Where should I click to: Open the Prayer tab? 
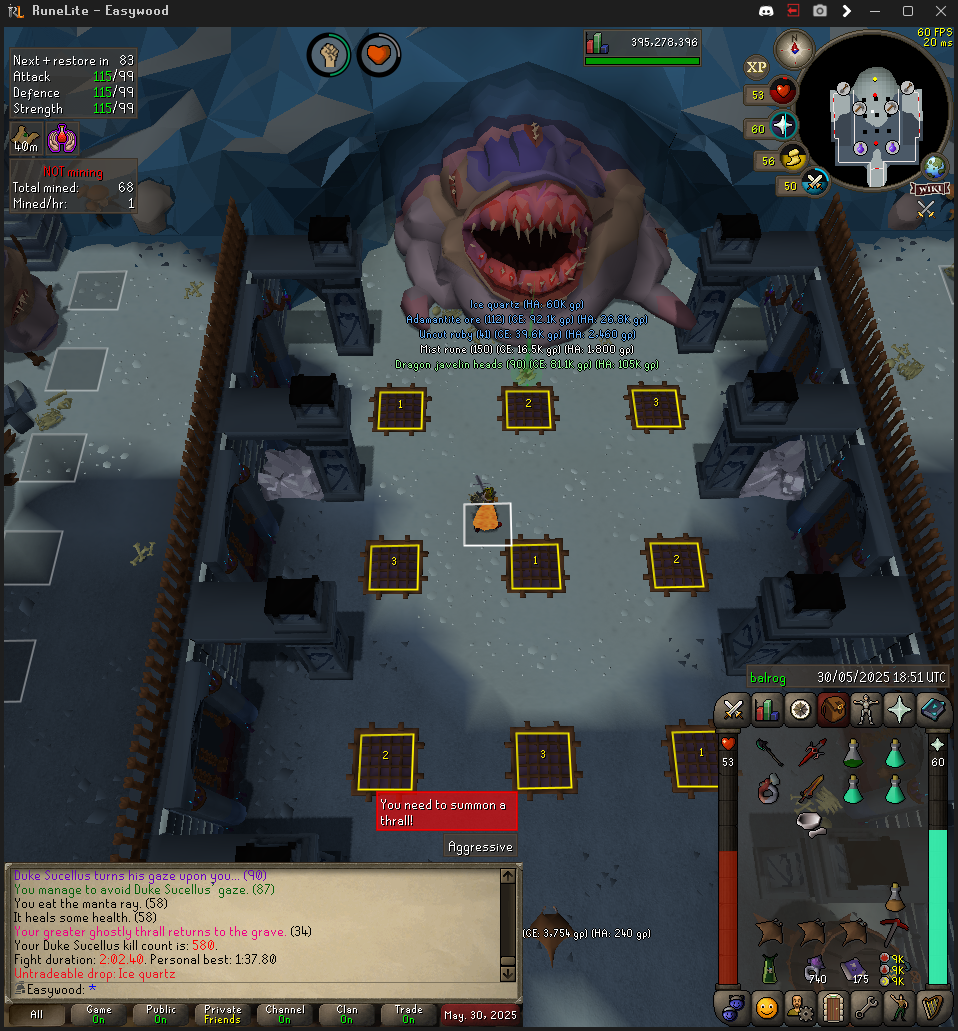[x=899, y=710]
